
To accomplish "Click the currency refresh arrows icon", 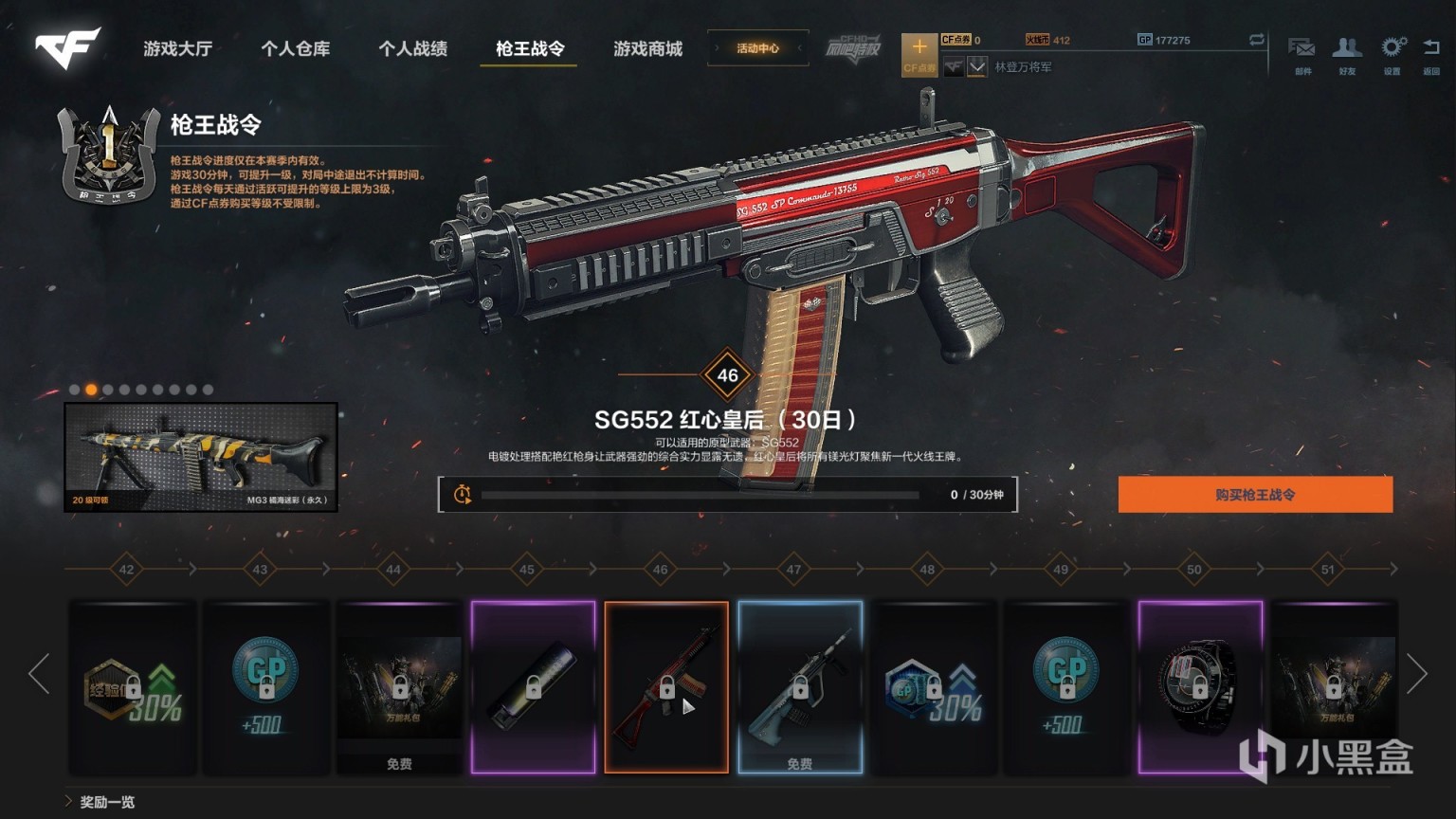I will 1257,40.
